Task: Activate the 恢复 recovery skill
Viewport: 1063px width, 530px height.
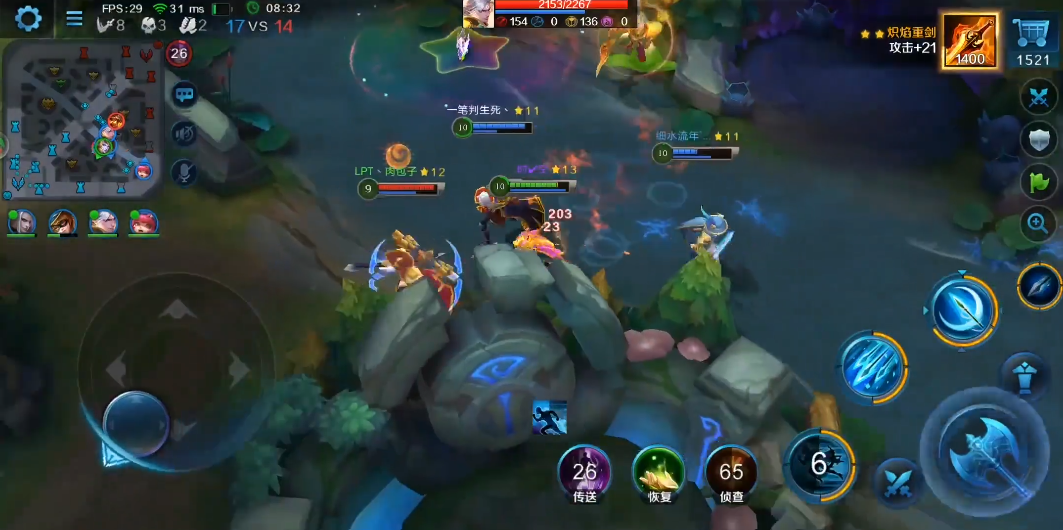Action: tap(658, 470)
